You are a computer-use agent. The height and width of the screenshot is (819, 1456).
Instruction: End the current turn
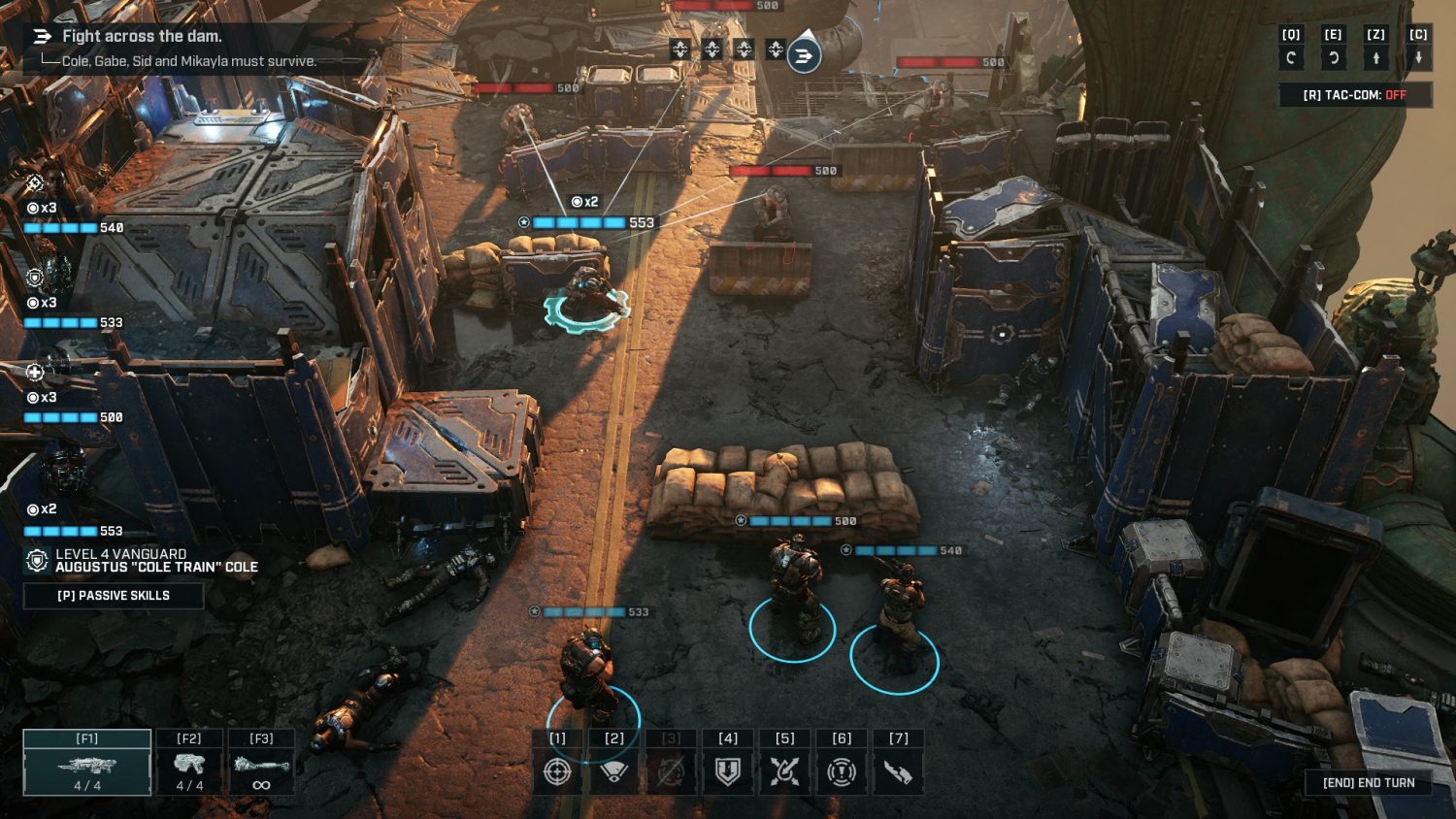coord(1369,782)
